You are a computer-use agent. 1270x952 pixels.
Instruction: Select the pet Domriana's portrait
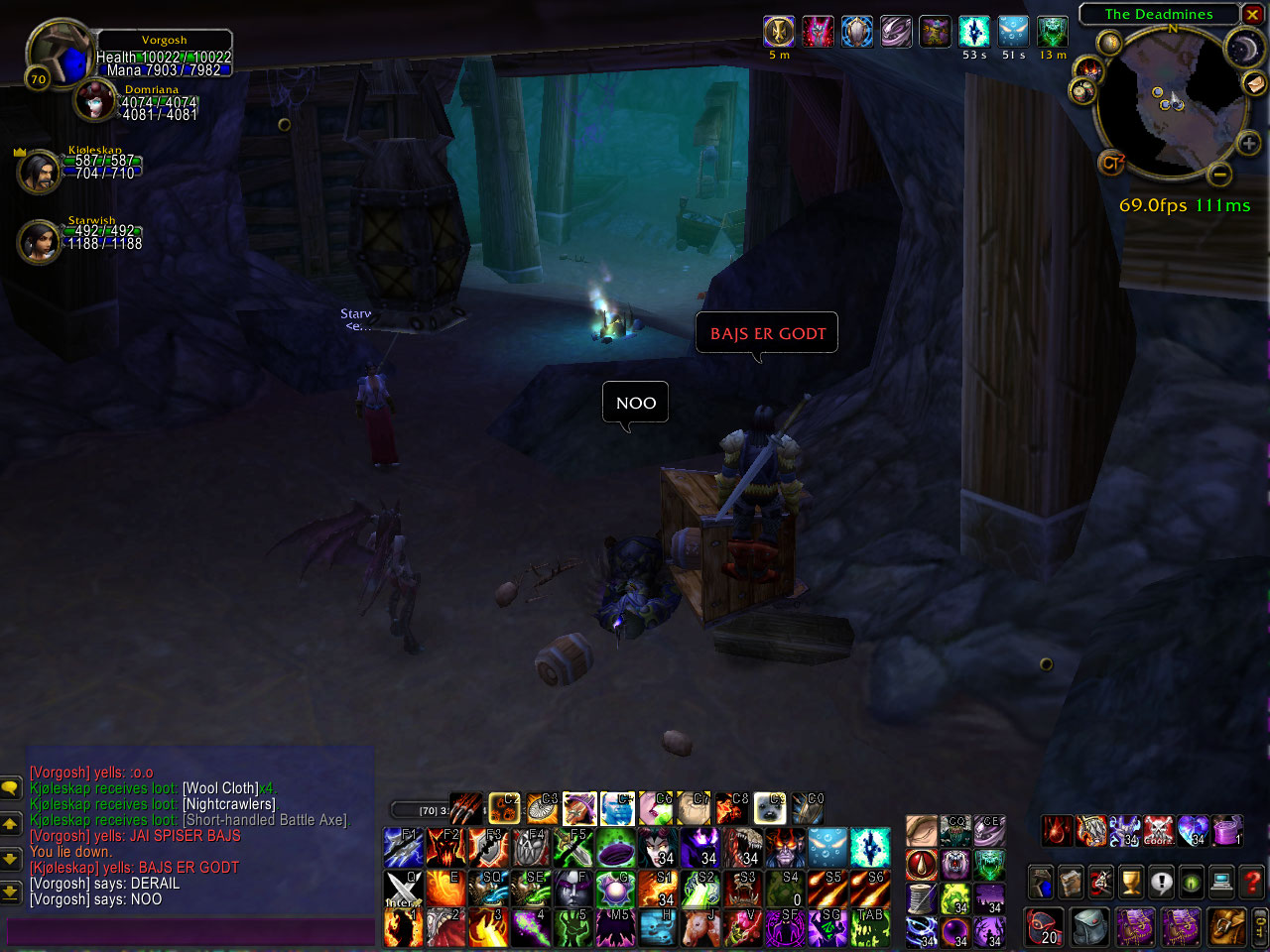pyautogui.click(x=96, y=101)
